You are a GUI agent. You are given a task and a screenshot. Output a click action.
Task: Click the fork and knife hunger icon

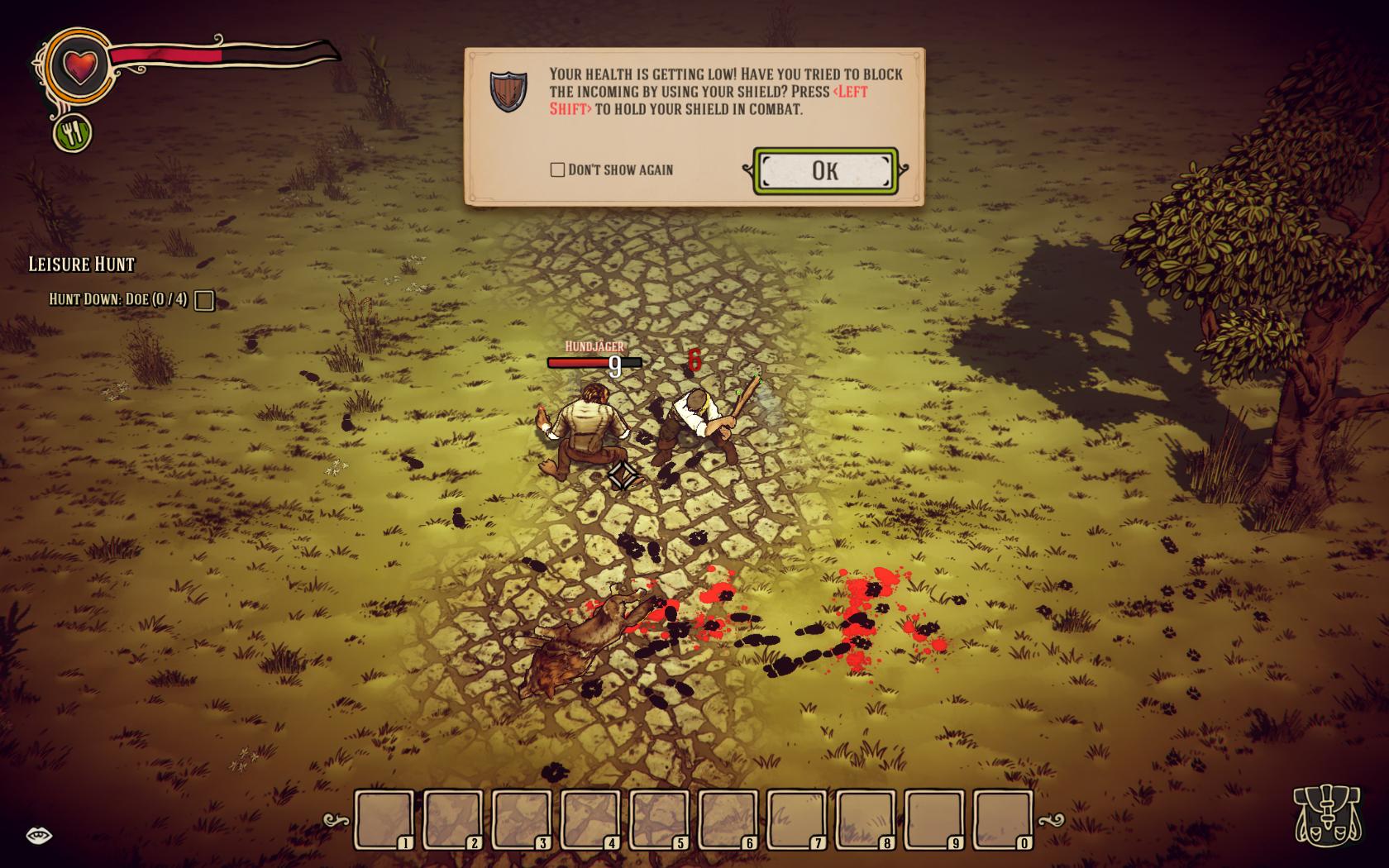(x=73, y=132)
